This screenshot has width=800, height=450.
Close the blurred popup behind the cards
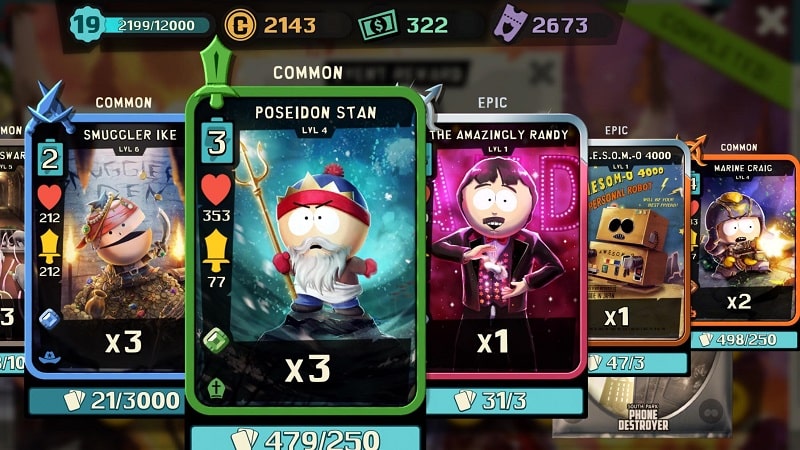pyautogui.click(x=541, y=72)
